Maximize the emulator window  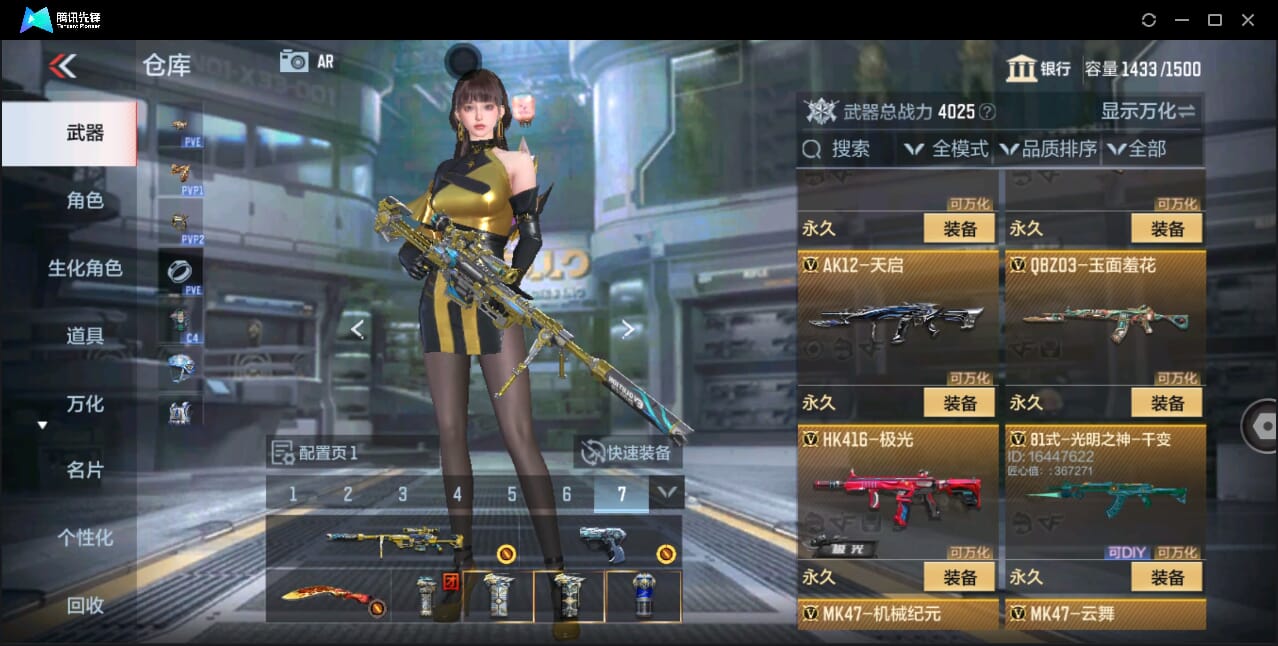[1214, 20]
